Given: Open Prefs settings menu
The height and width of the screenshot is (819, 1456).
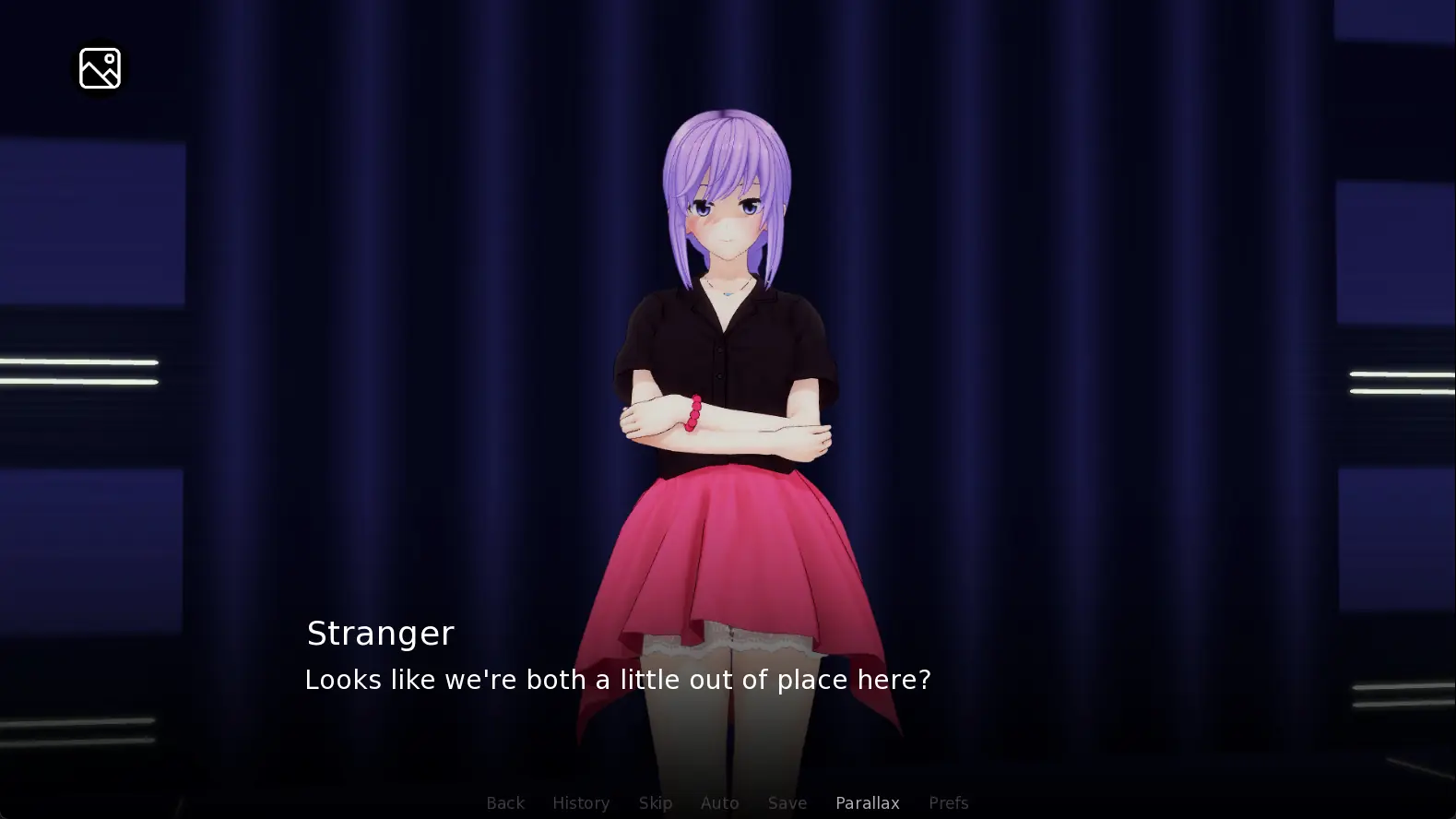Looking at the screenshot, I should [x=949, y=803].
